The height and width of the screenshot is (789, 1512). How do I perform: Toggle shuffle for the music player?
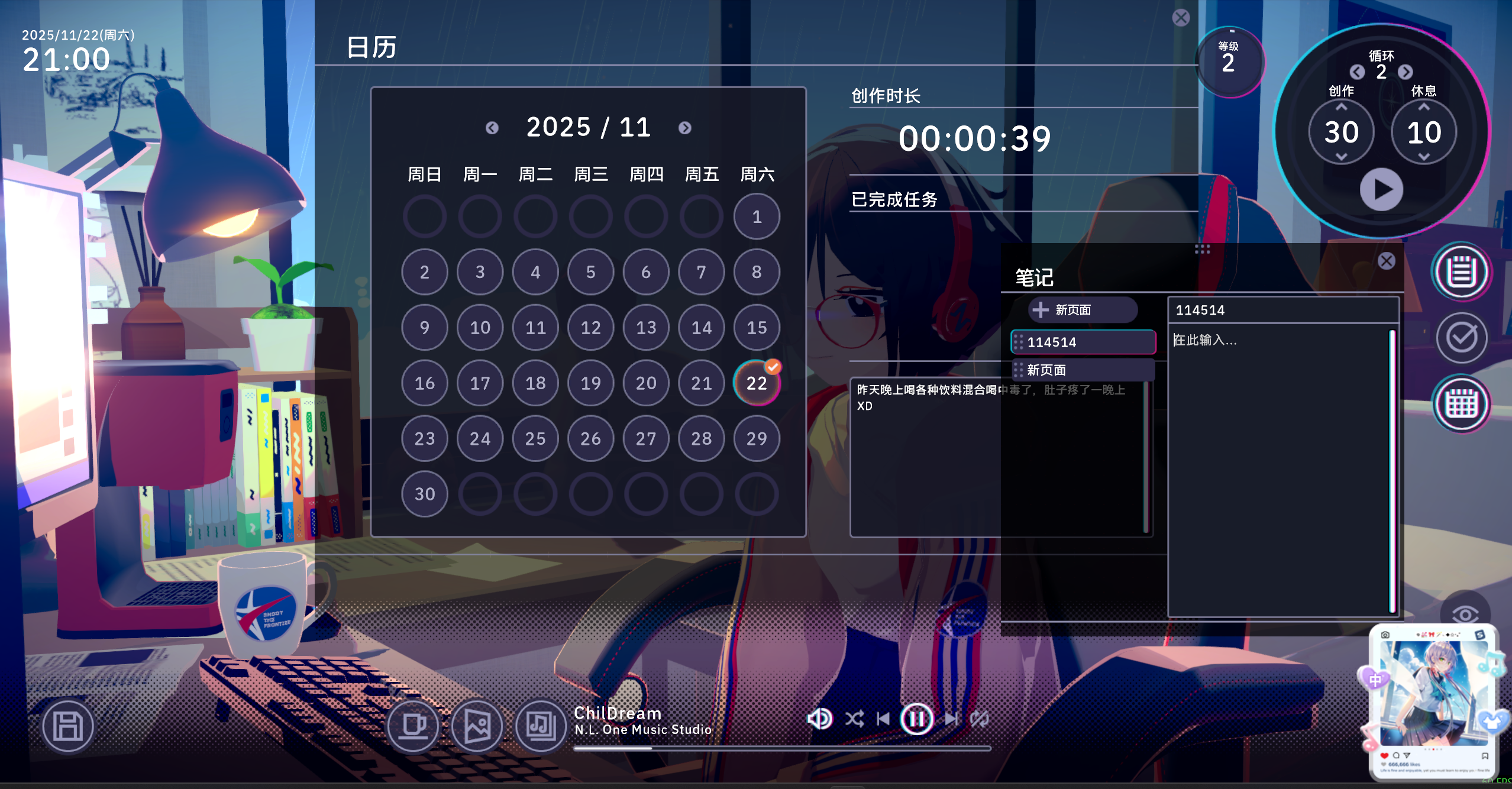(854, 719)
